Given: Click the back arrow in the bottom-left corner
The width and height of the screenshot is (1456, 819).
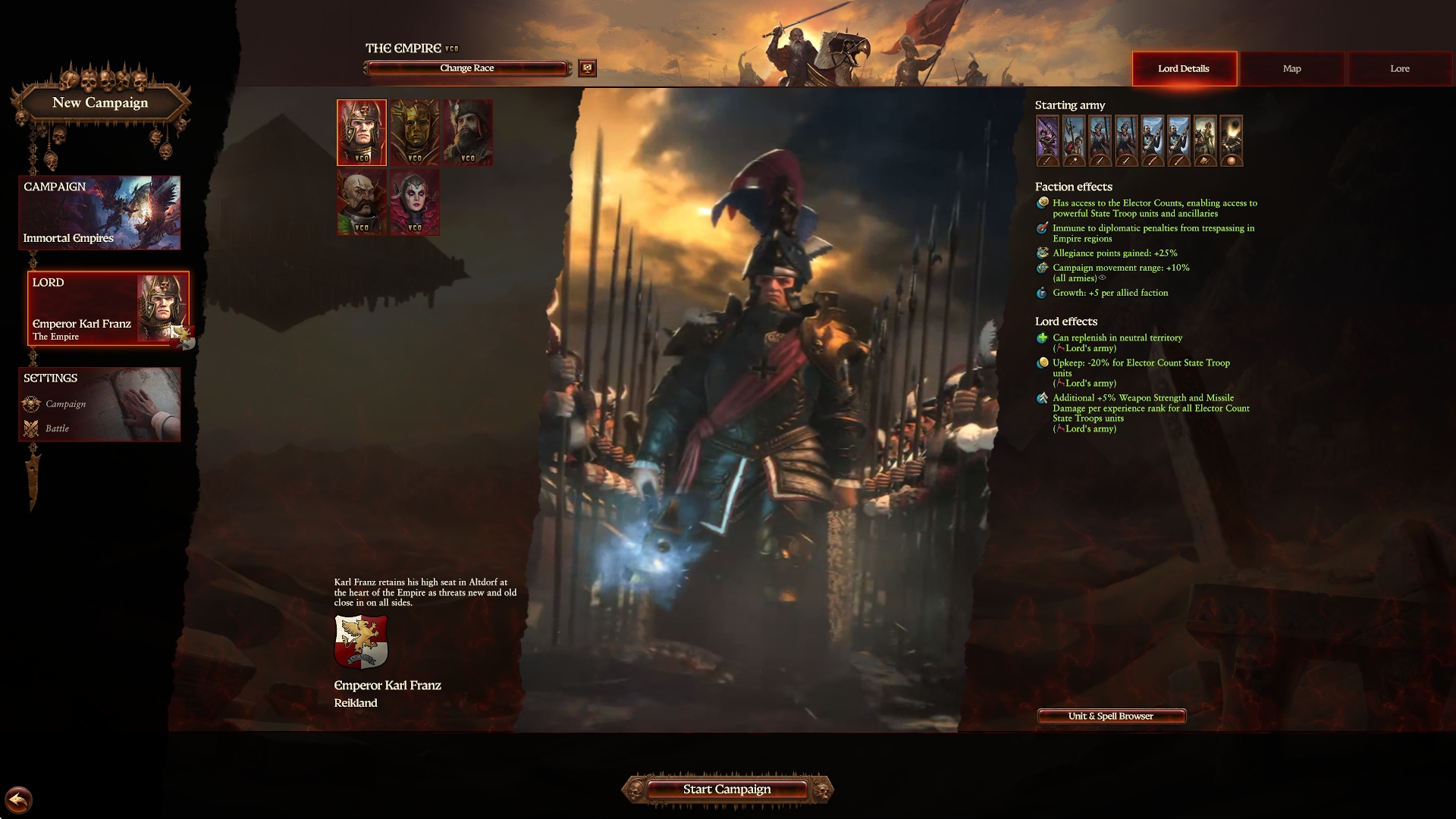Looking at the screenshot, I should point(20,798).
